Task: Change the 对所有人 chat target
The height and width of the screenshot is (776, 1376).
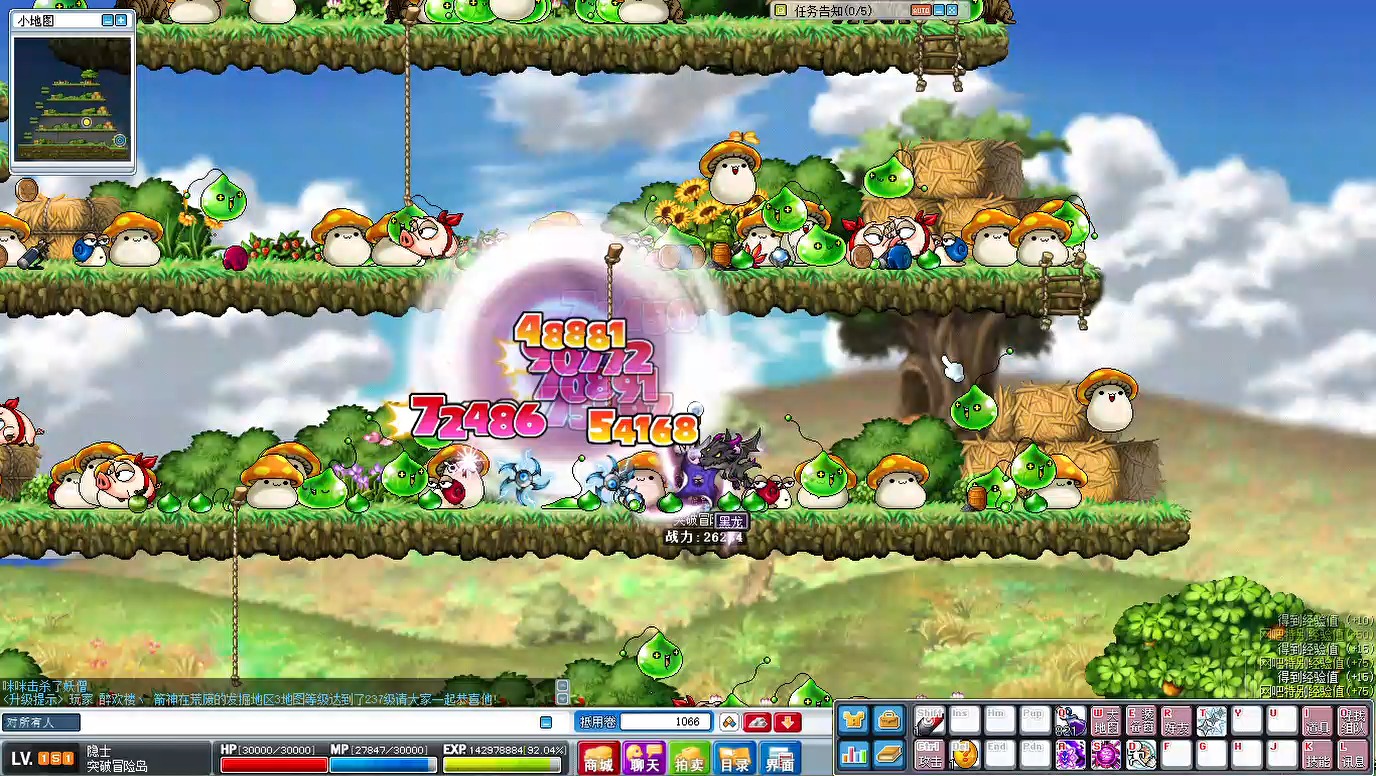Action: 41,722
